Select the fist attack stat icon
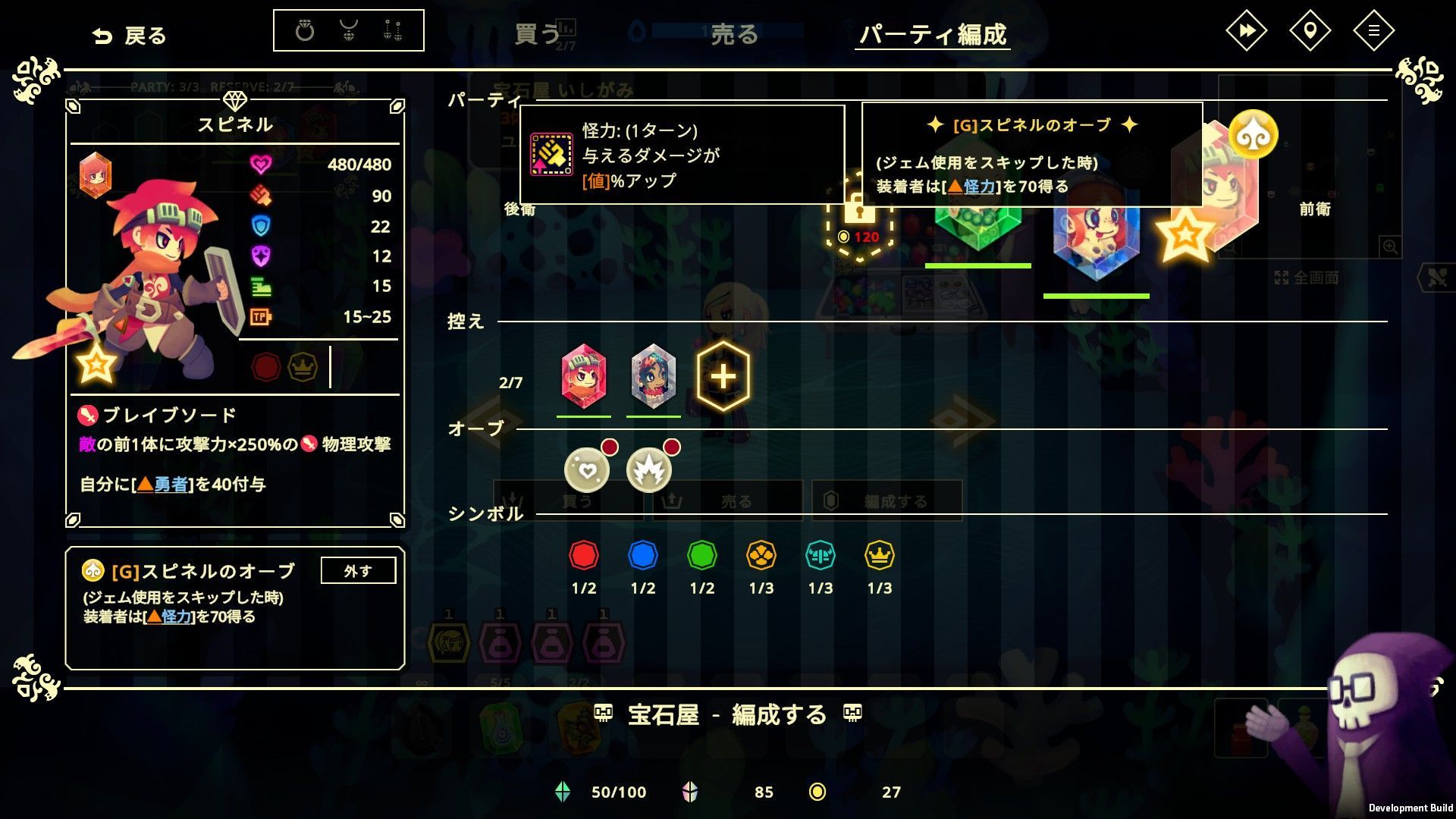 pyautogui.click(x=262, y=195)
